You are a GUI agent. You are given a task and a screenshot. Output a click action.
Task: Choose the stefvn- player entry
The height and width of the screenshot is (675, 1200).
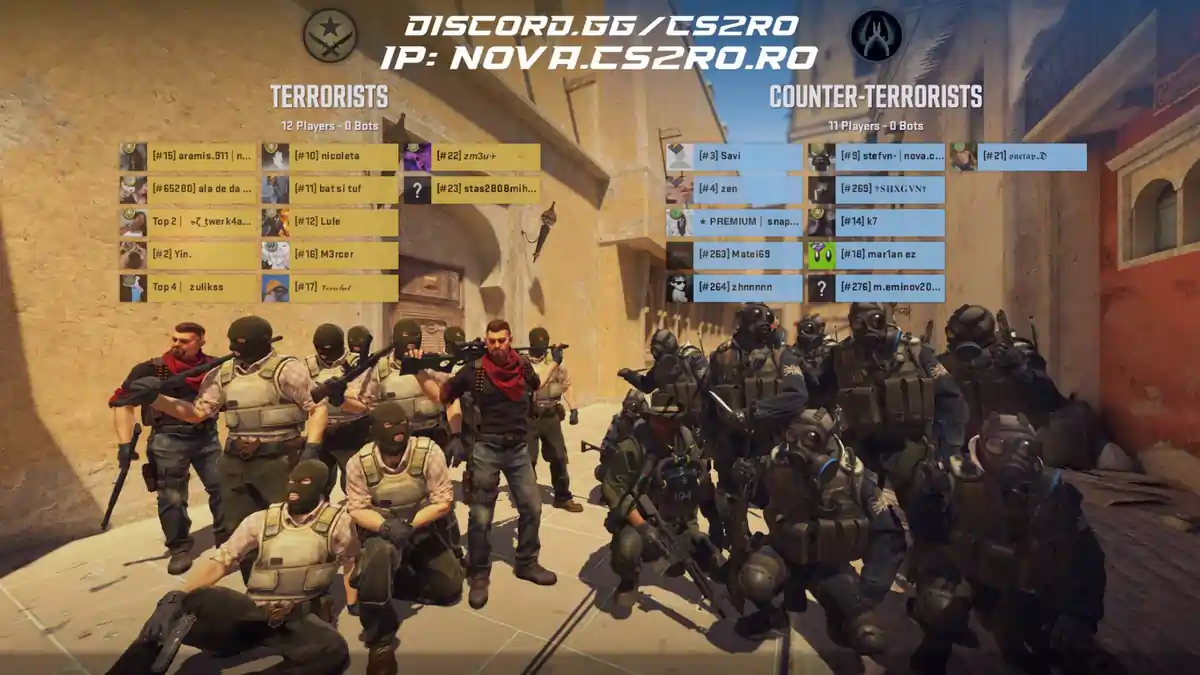pyautogui.click(x=876, y=157)
